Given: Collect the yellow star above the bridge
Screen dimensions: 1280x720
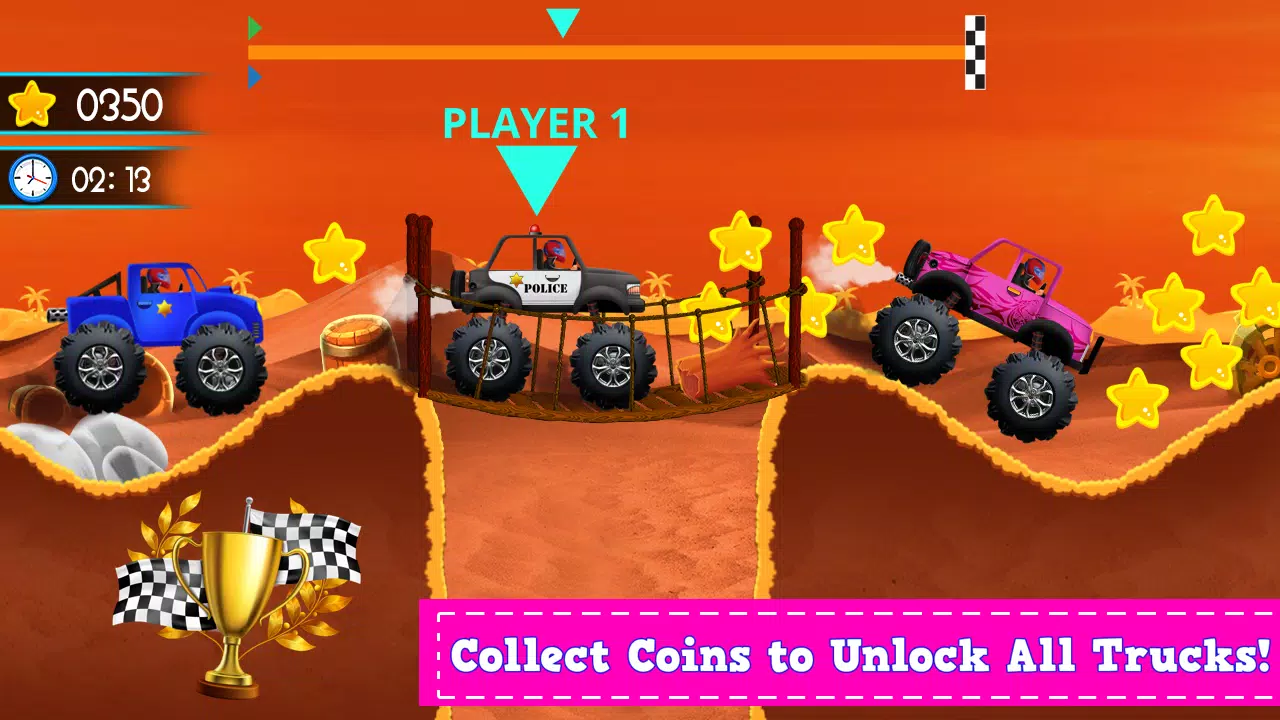Looking at the screenshot, I should click(741, 240).
